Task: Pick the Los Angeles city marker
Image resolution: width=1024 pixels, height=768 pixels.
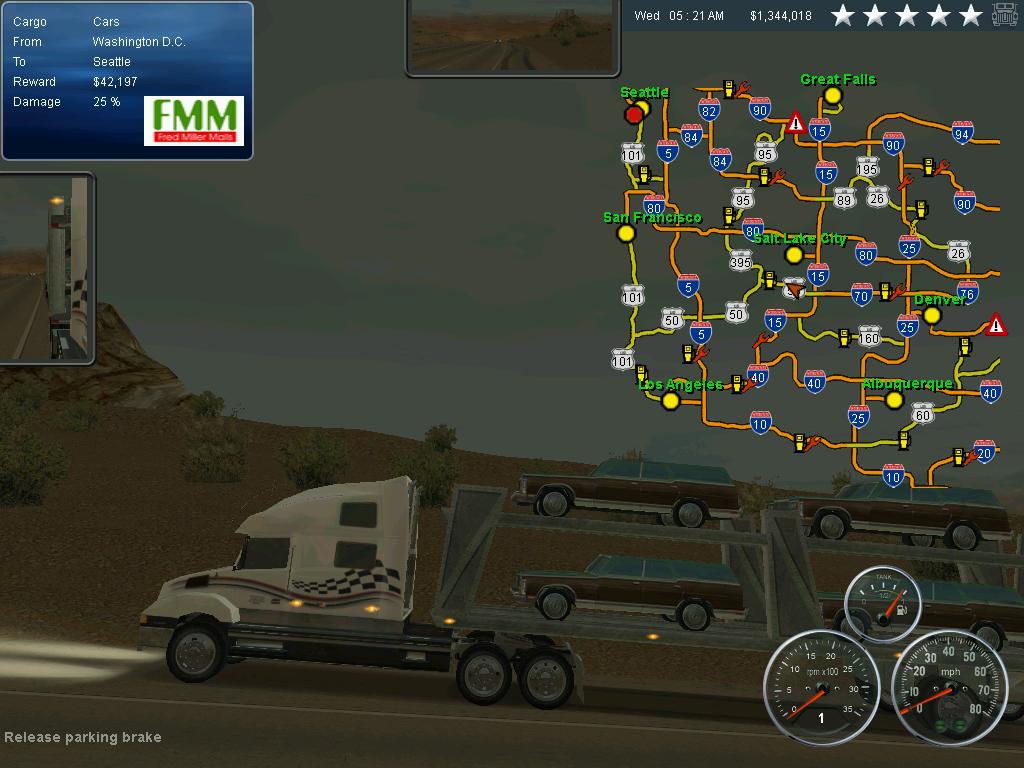Action: click(671, 401)
